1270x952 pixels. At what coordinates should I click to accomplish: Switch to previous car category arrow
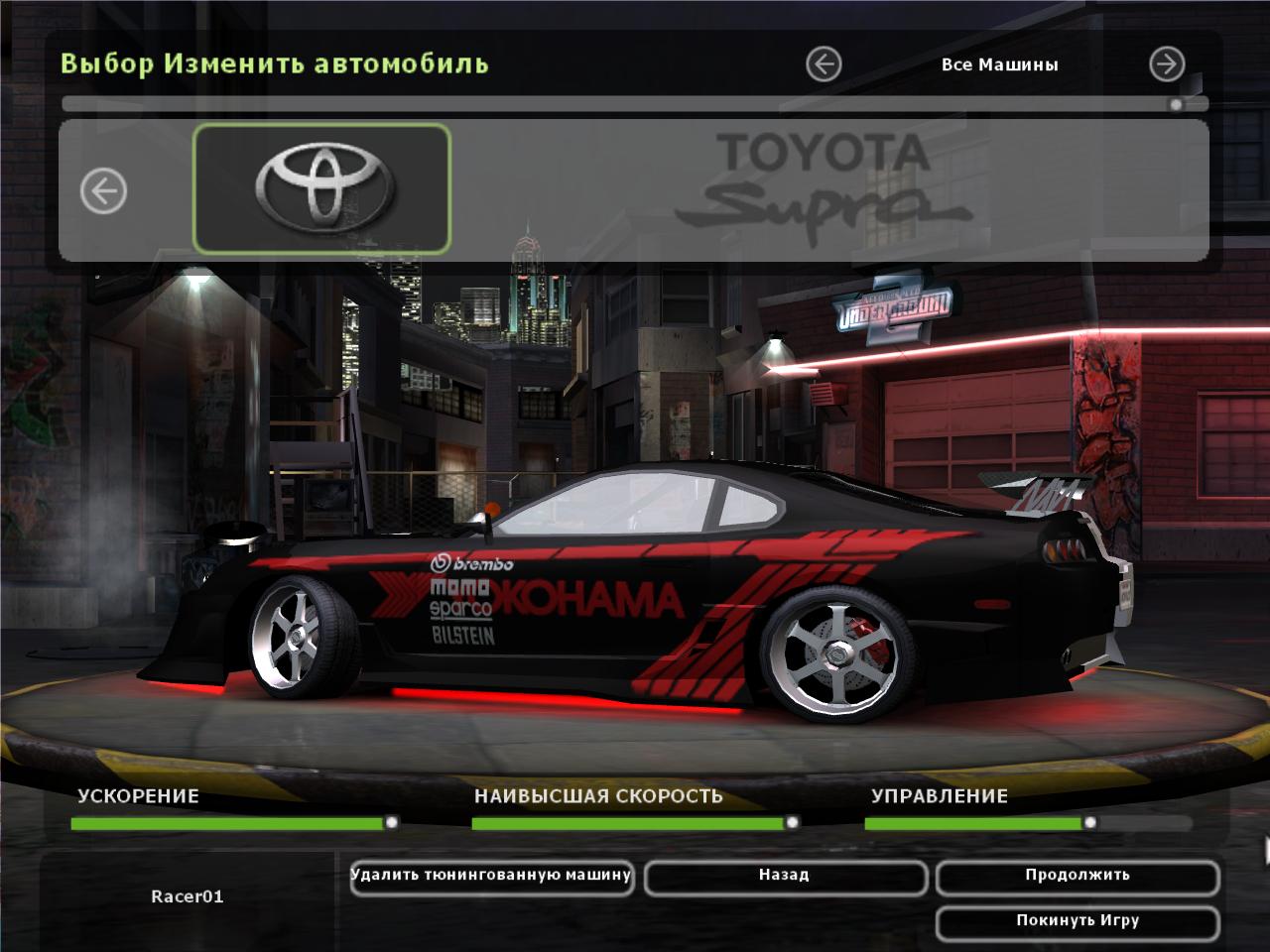tap(824, 64)
